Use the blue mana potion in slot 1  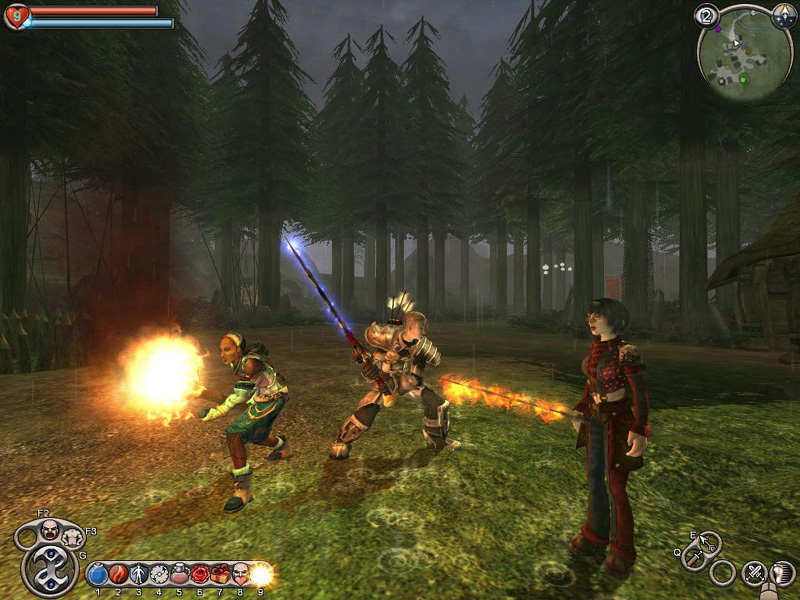click(x=98, y=575)
